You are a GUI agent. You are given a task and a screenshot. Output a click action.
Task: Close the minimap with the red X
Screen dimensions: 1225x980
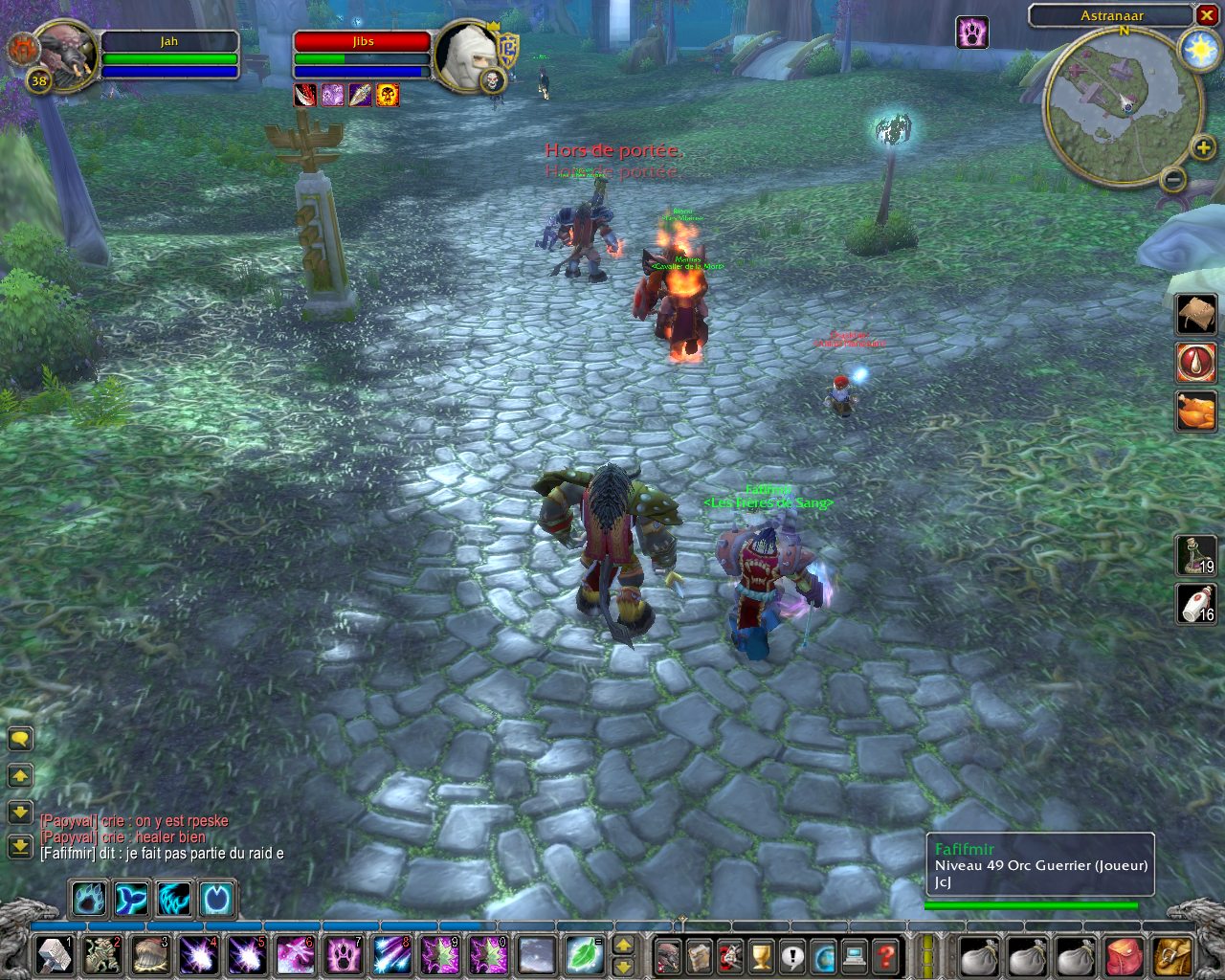[1206, 15]
